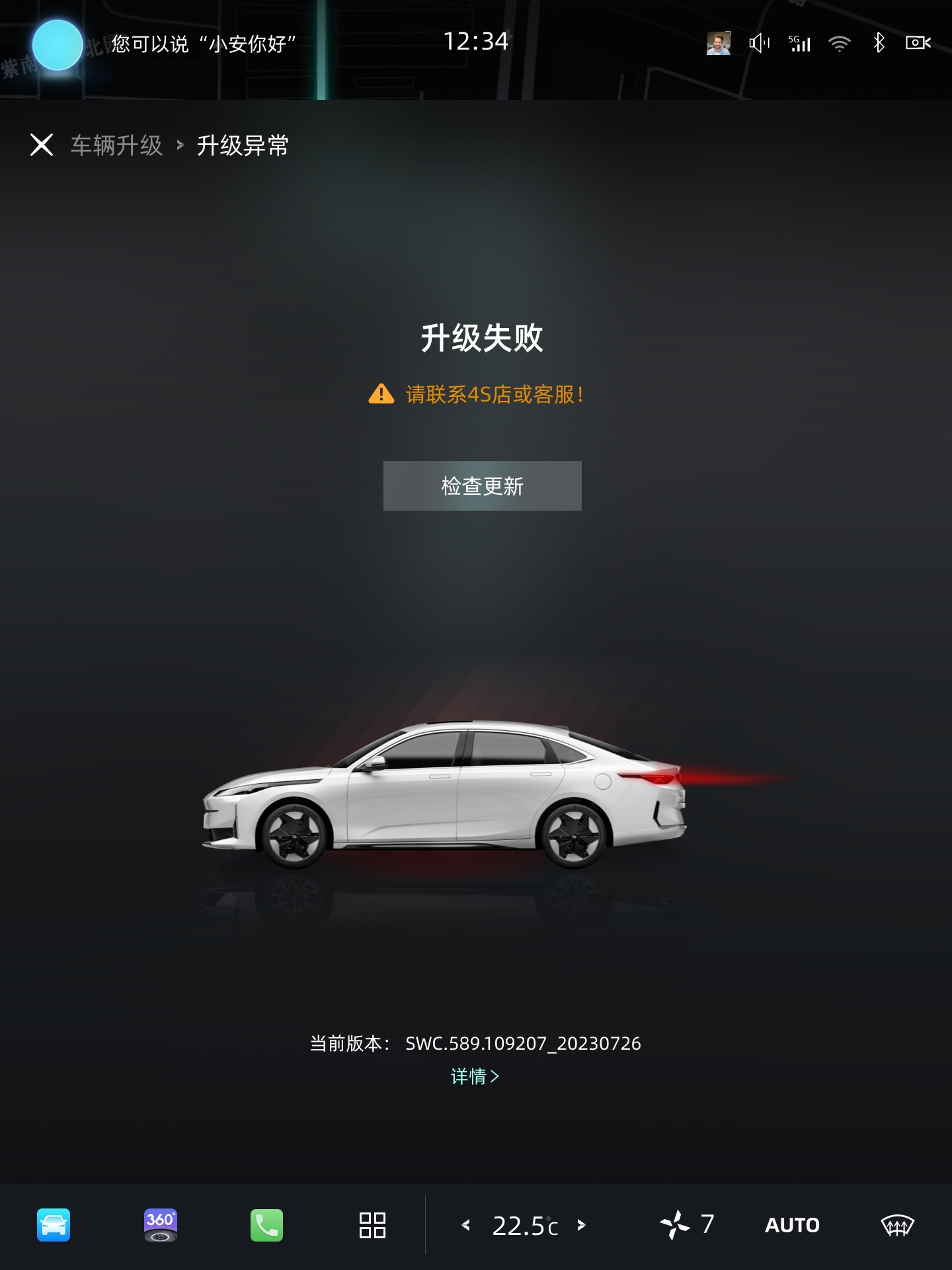Increase temperature with right arrow
This screenshot has height=1270, width=952.
(x=582, y=1225)
